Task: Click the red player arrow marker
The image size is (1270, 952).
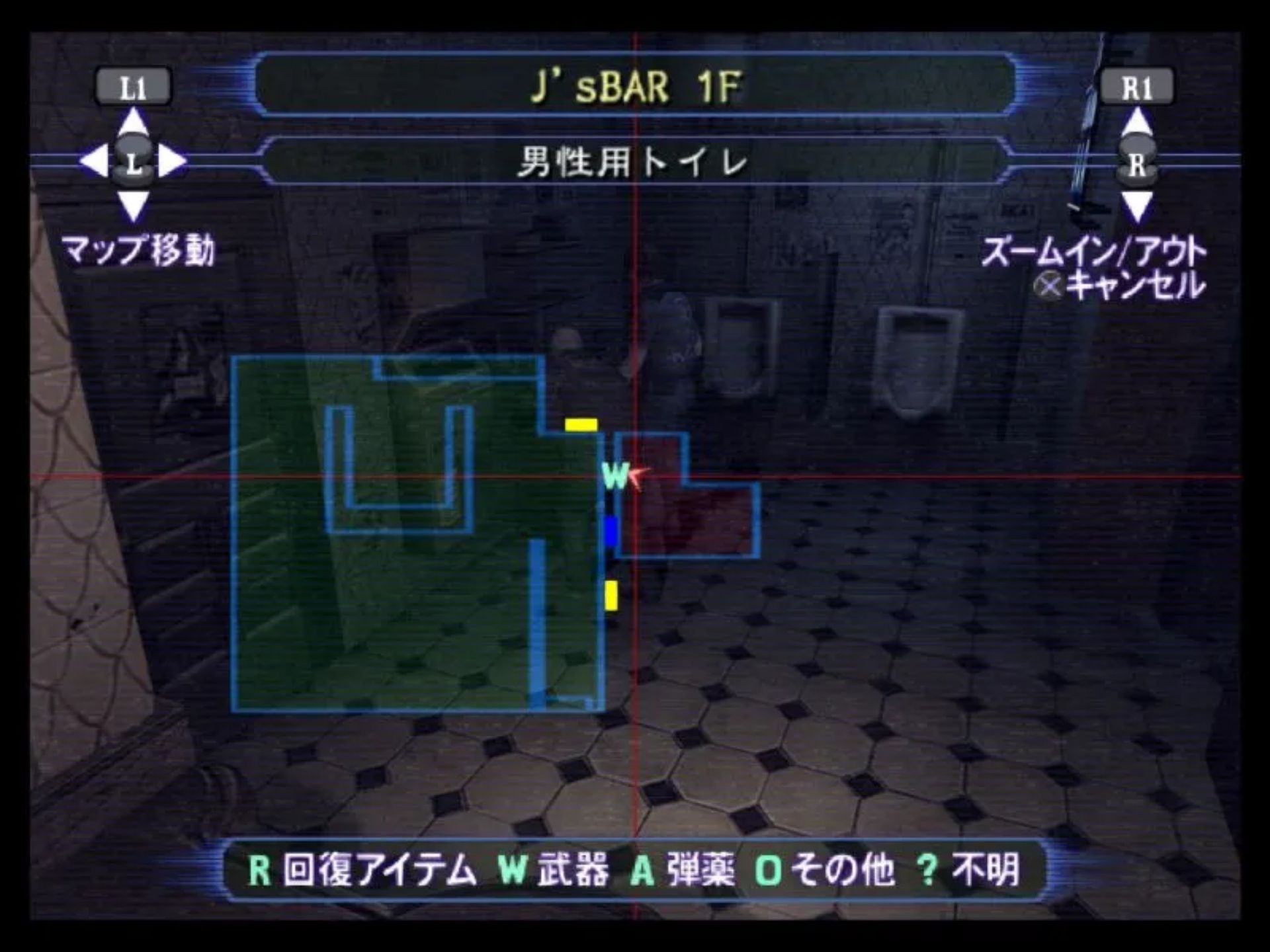Action: (x=638, y=475)
